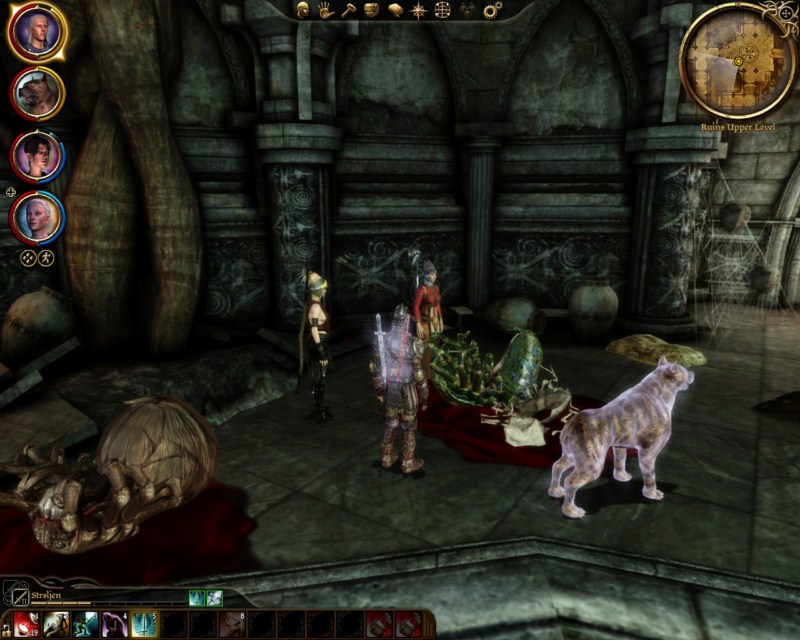The image size is (800, 640).
Task: Select the white-haired male leader portrait
Action: pyautogui.click(x=37, y=32)
